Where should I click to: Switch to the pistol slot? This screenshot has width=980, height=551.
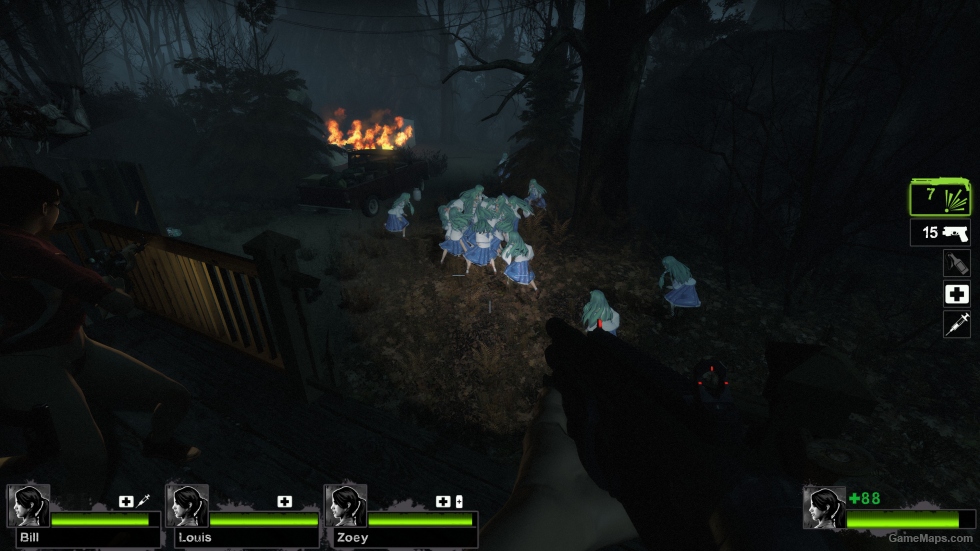(940, 233)
